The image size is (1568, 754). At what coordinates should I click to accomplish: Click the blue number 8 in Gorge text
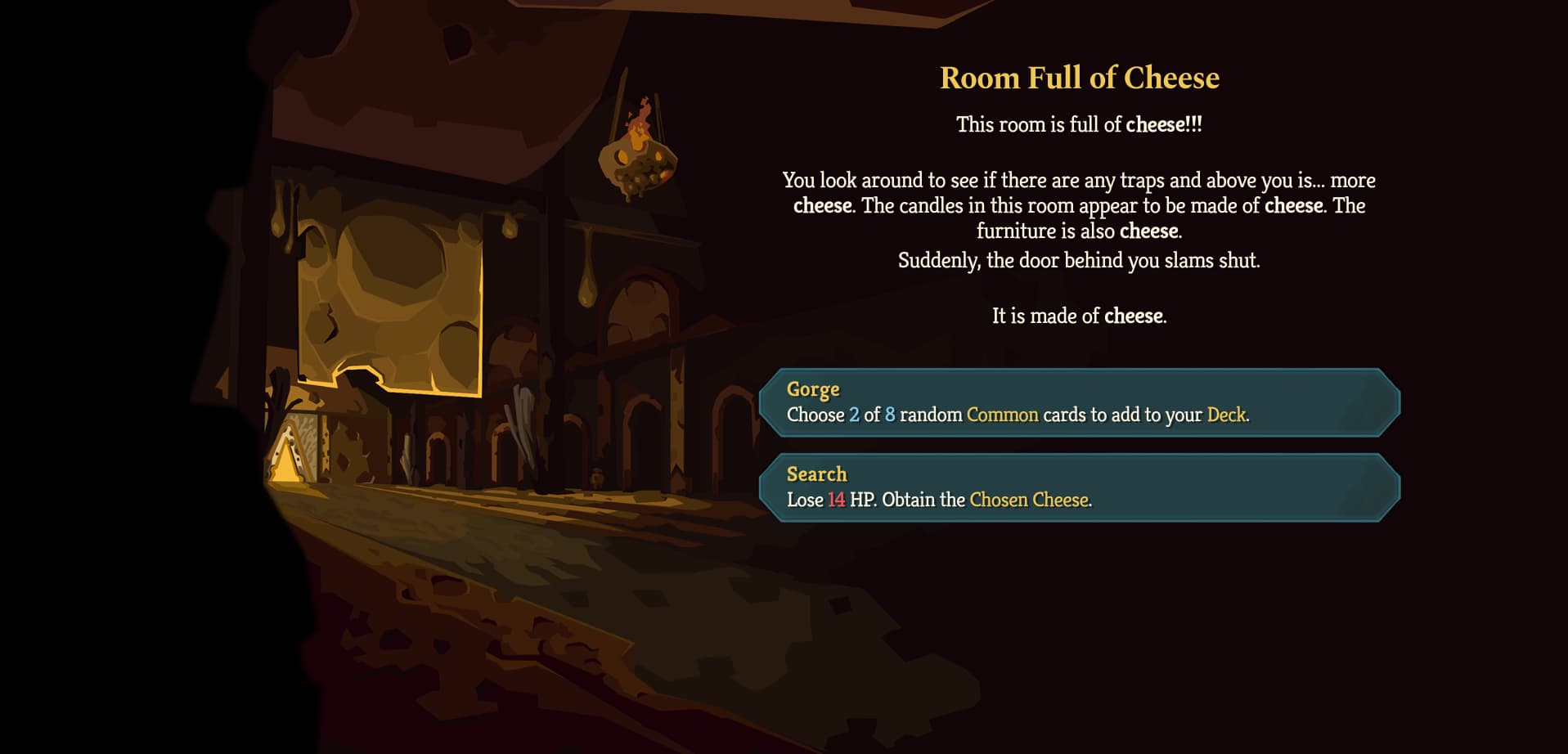click(890, 415)
